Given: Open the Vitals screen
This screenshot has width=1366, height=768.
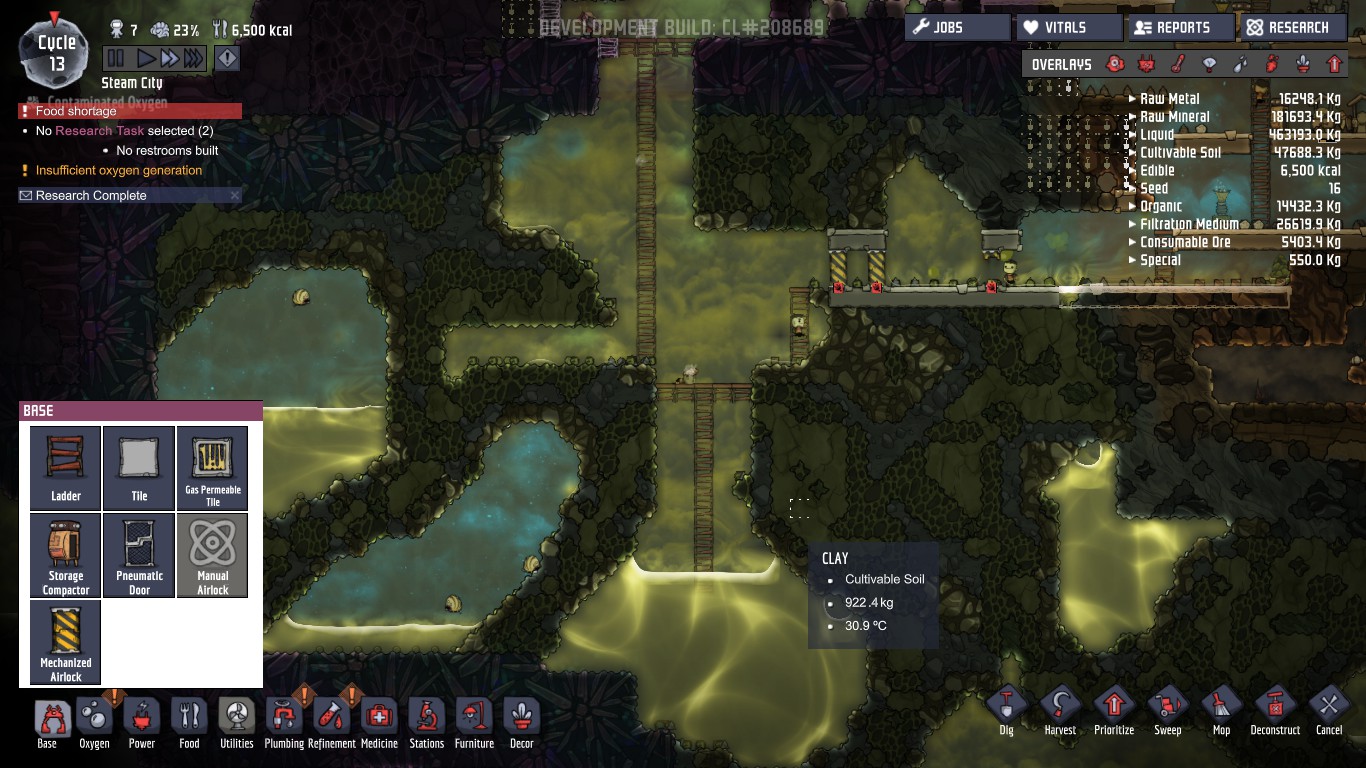Looking at the screenshot, I should click(1066, 28).
